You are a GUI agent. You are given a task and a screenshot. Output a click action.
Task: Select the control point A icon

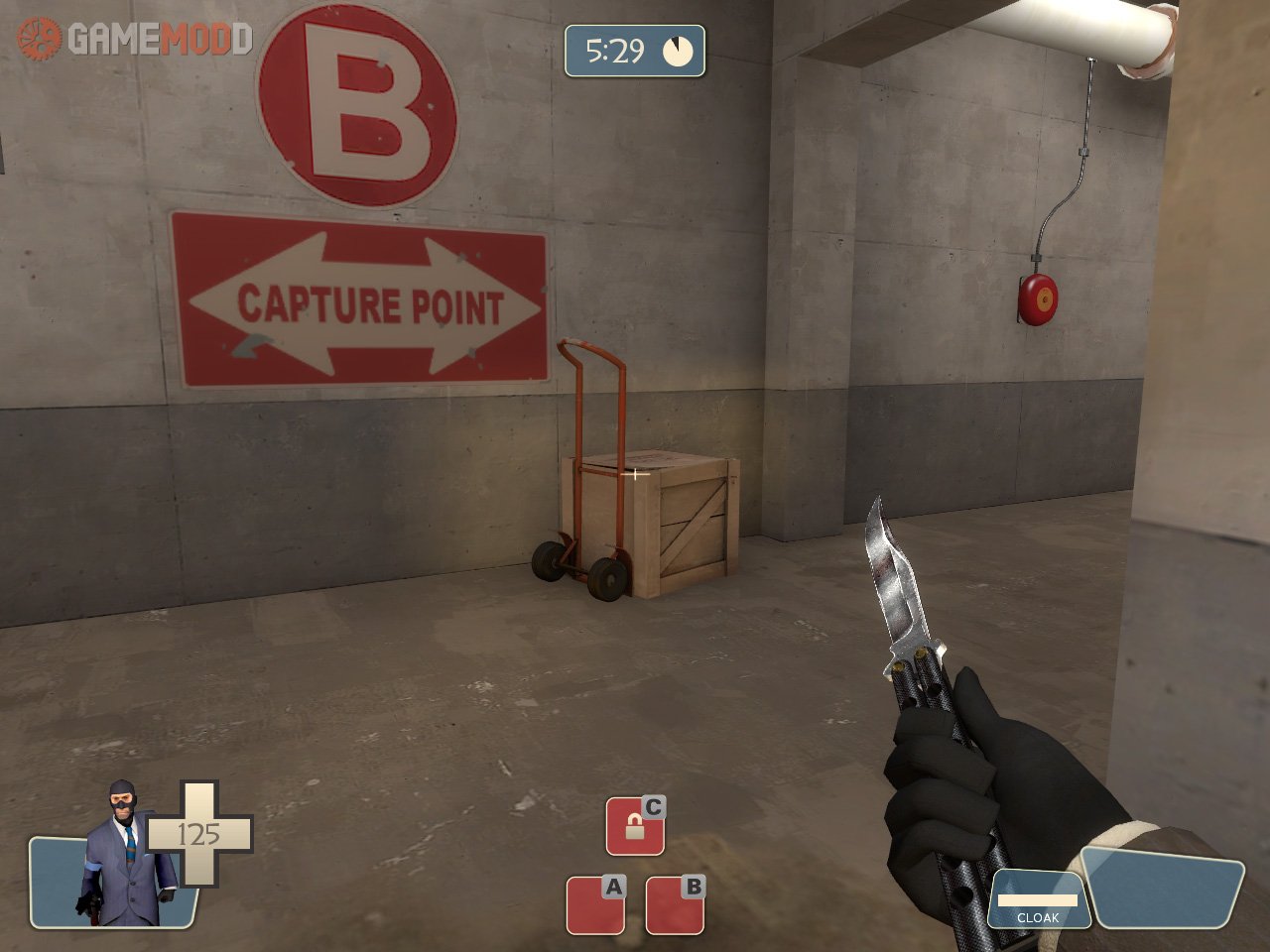595,904
